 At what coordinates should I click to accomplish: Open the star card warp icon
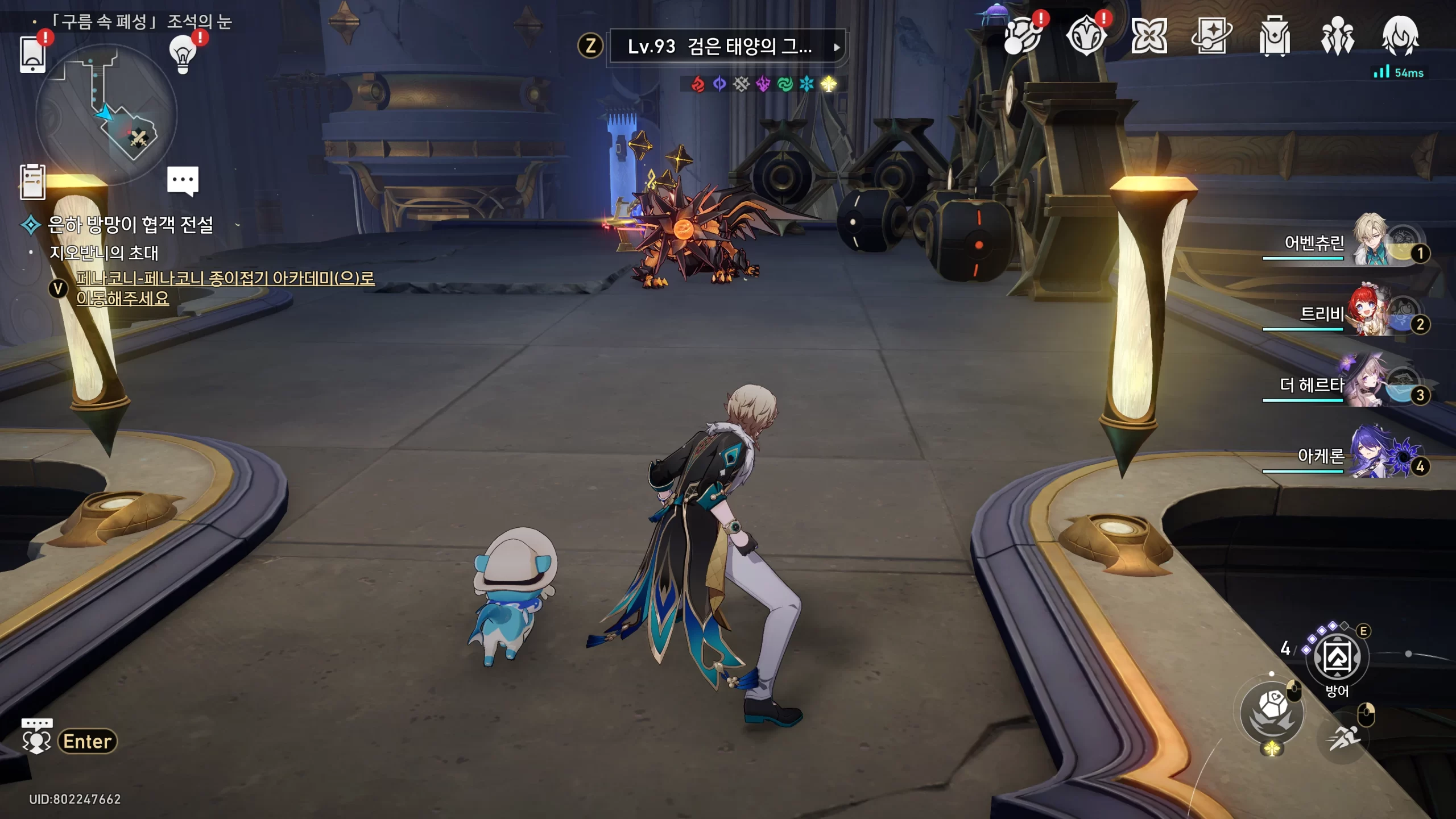(1211, 36)
